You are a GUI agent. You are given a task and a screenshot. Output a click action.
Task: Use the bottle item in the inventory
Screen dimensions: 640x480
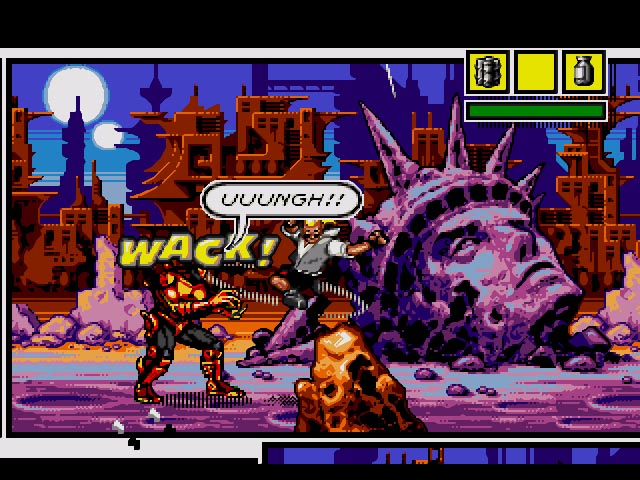[583, 73]
